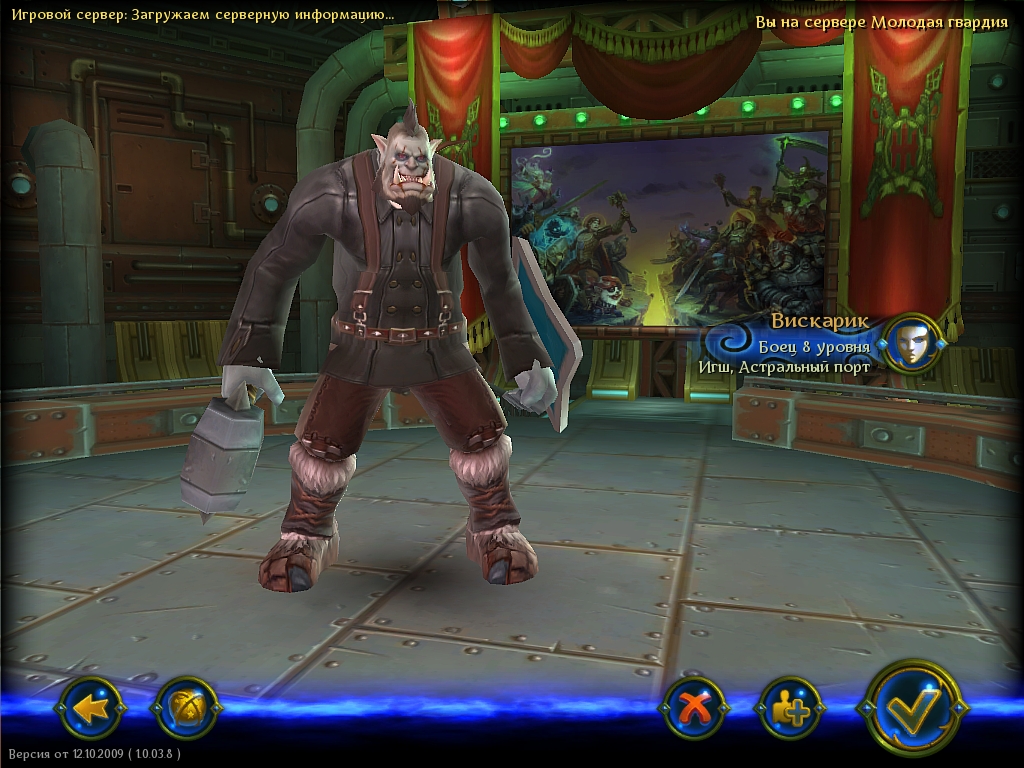The height and width of the screenshot is (768, 1024).
Task: Click Вискарик's round face portrait
Action: (x=912, y=344)
